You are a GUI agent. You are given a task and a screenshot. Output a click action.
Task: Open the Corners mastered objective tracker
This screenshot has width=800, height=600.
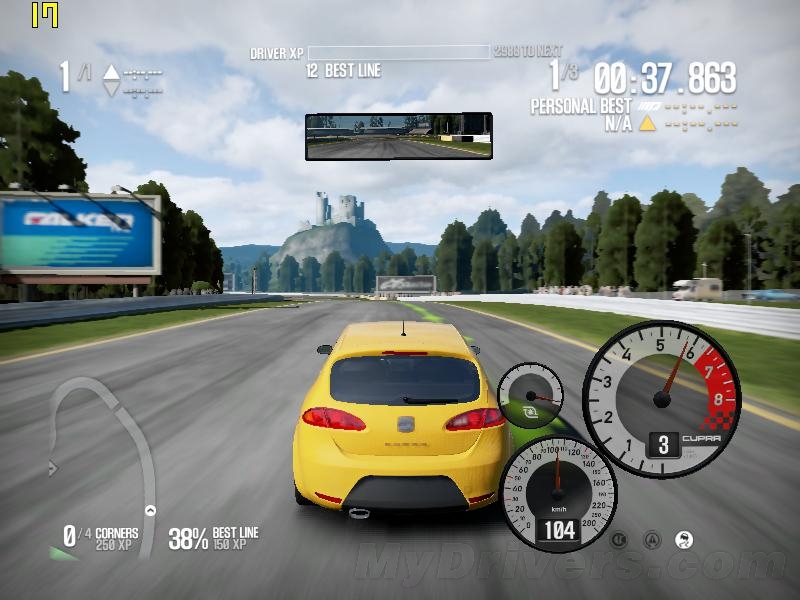(x=100, y=538)
